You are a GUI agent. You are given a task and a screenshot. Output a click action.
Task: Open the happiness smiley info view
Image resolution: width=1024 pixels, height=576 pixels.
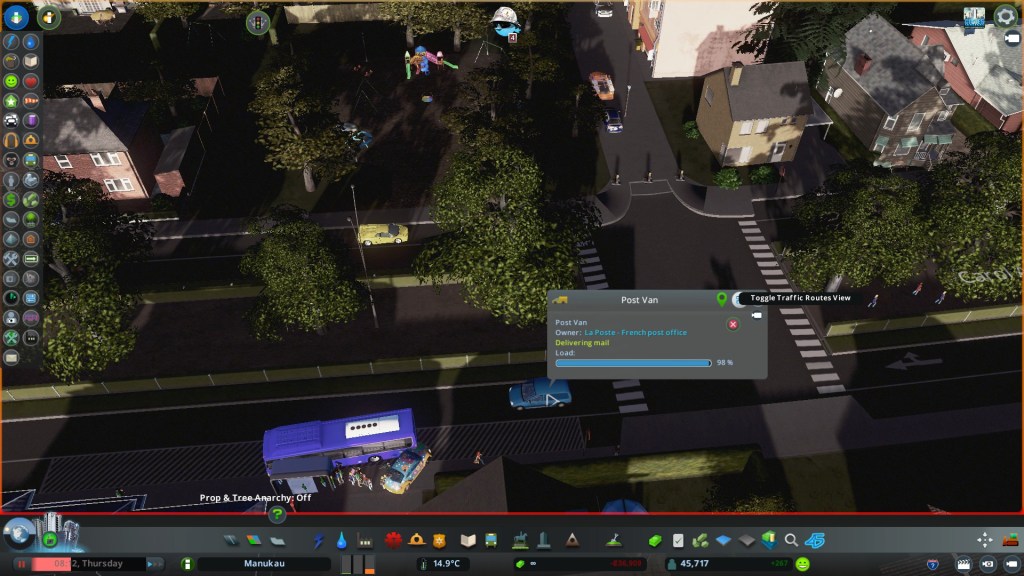click(11, 80)
